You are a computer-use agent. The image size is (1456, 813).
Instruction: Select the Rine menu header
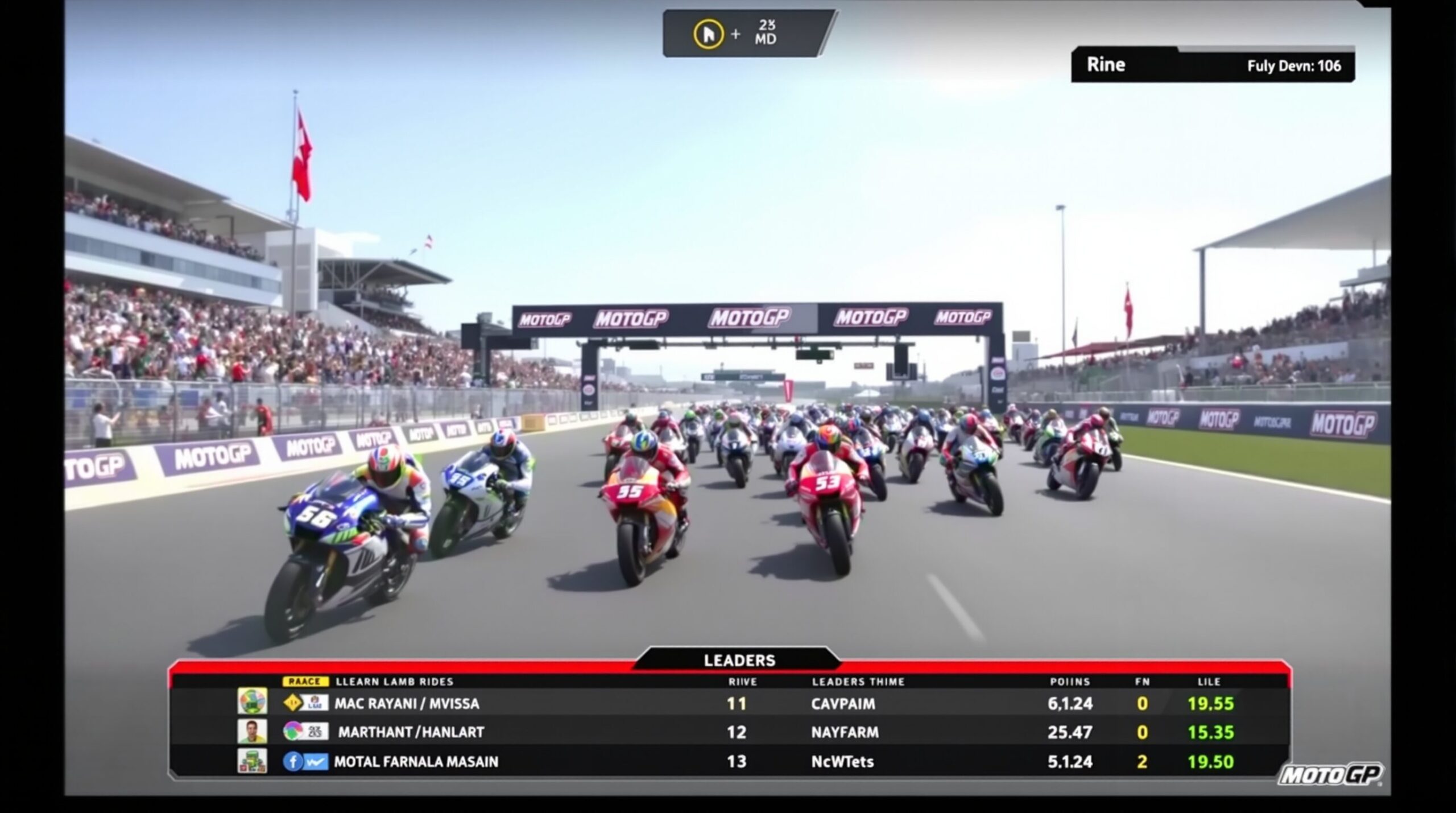pyautogui.click(x=1106, y=64)
